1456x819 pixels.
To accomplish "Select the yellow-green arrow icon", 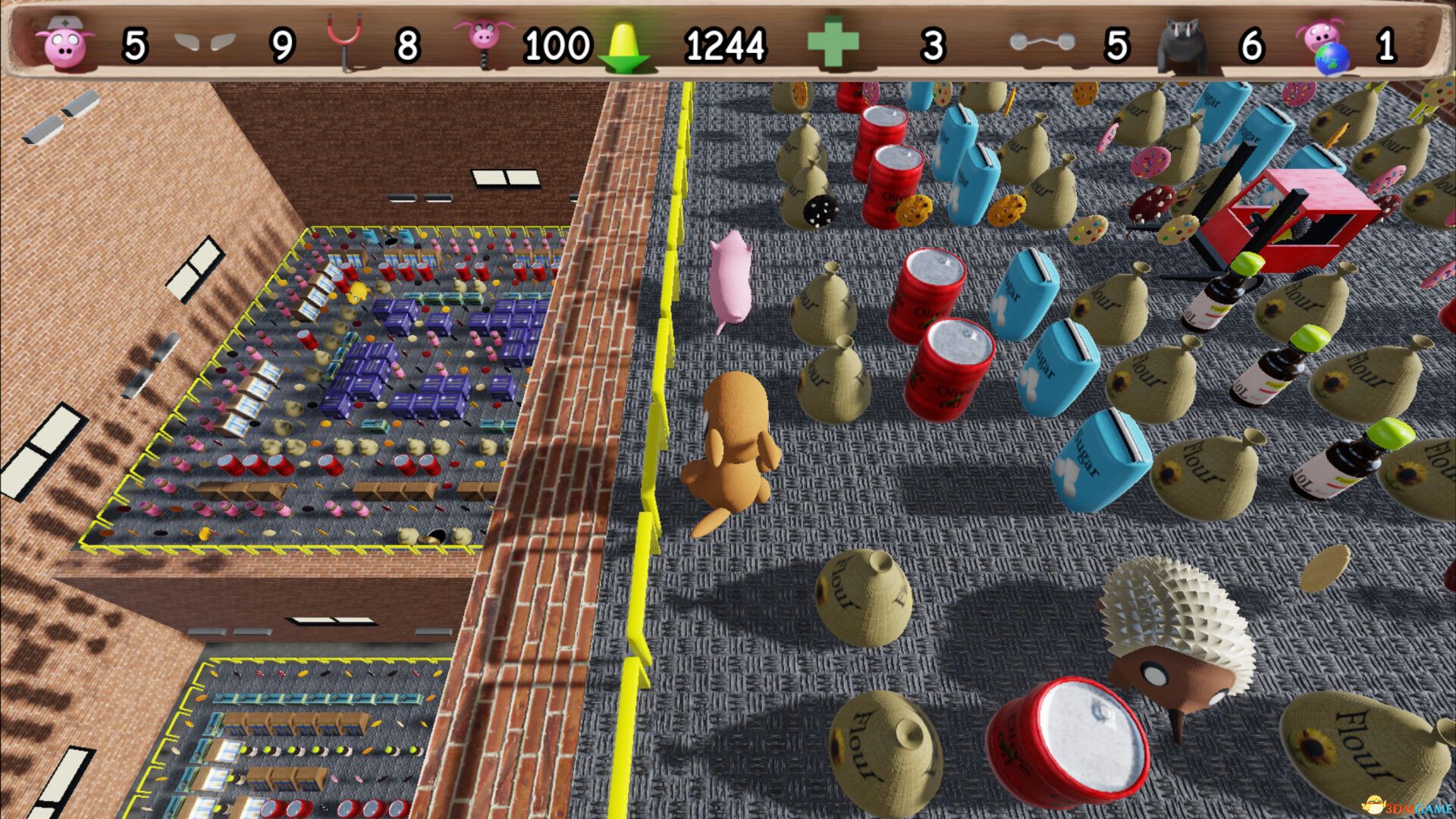I will click(624, 47).
